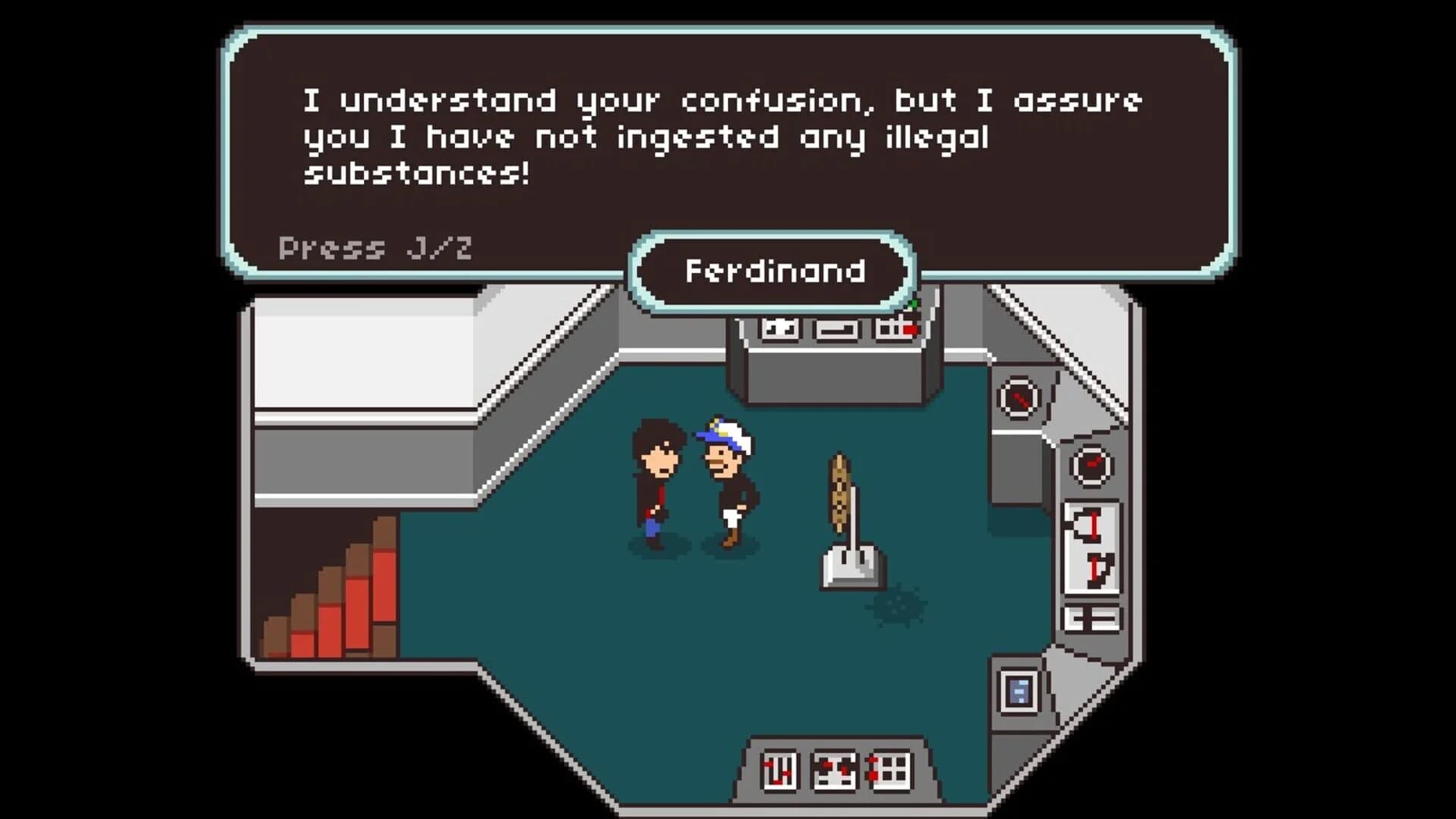Screen dimensions: 1456x819
Task: Open the small blue monitor on the lower right wall
Action: 1019,690
